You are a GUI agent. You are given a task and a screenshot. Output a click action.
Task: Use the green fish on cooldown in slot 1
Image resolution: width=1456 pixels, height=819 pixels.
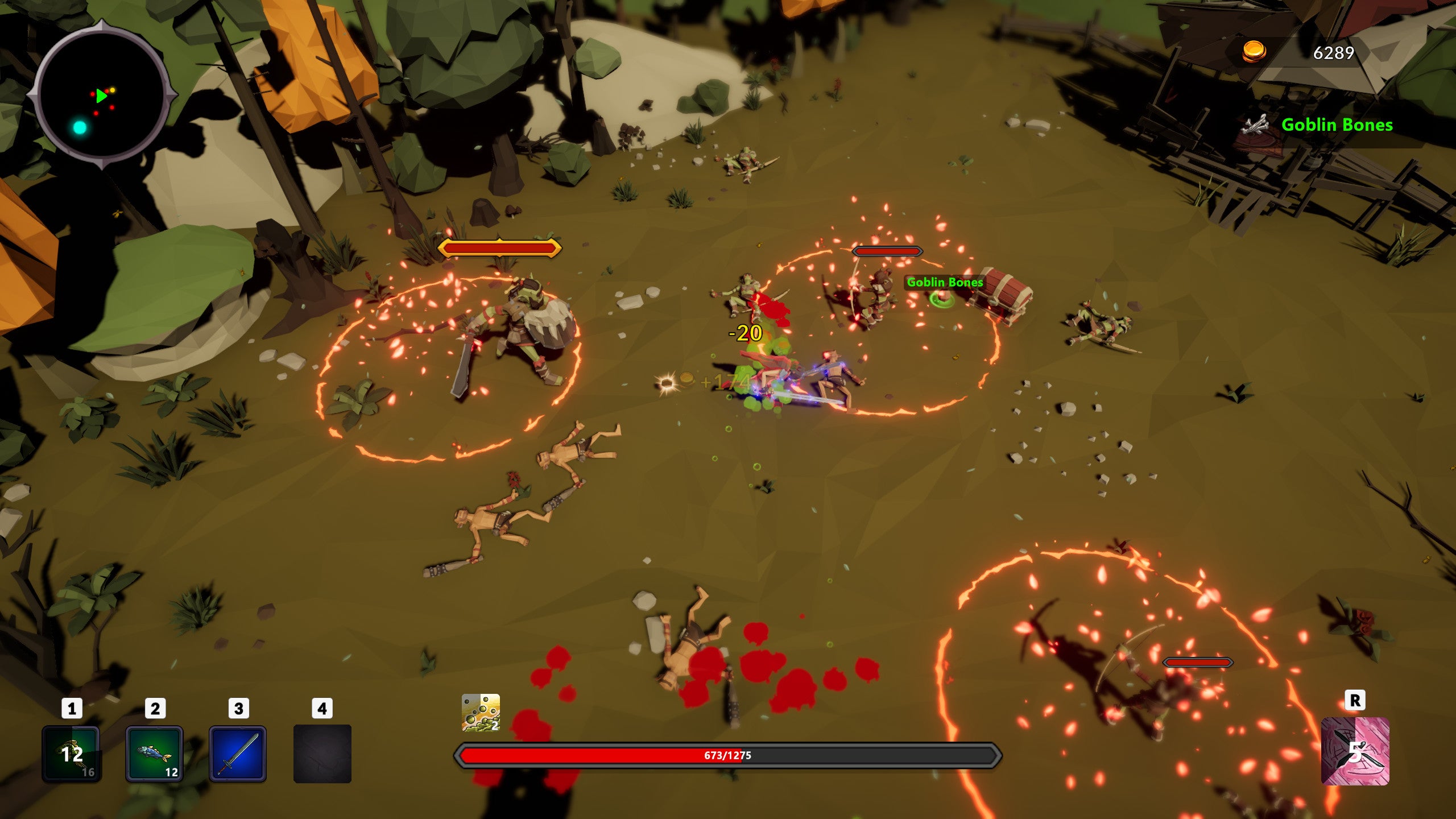[x=72, y=754]
